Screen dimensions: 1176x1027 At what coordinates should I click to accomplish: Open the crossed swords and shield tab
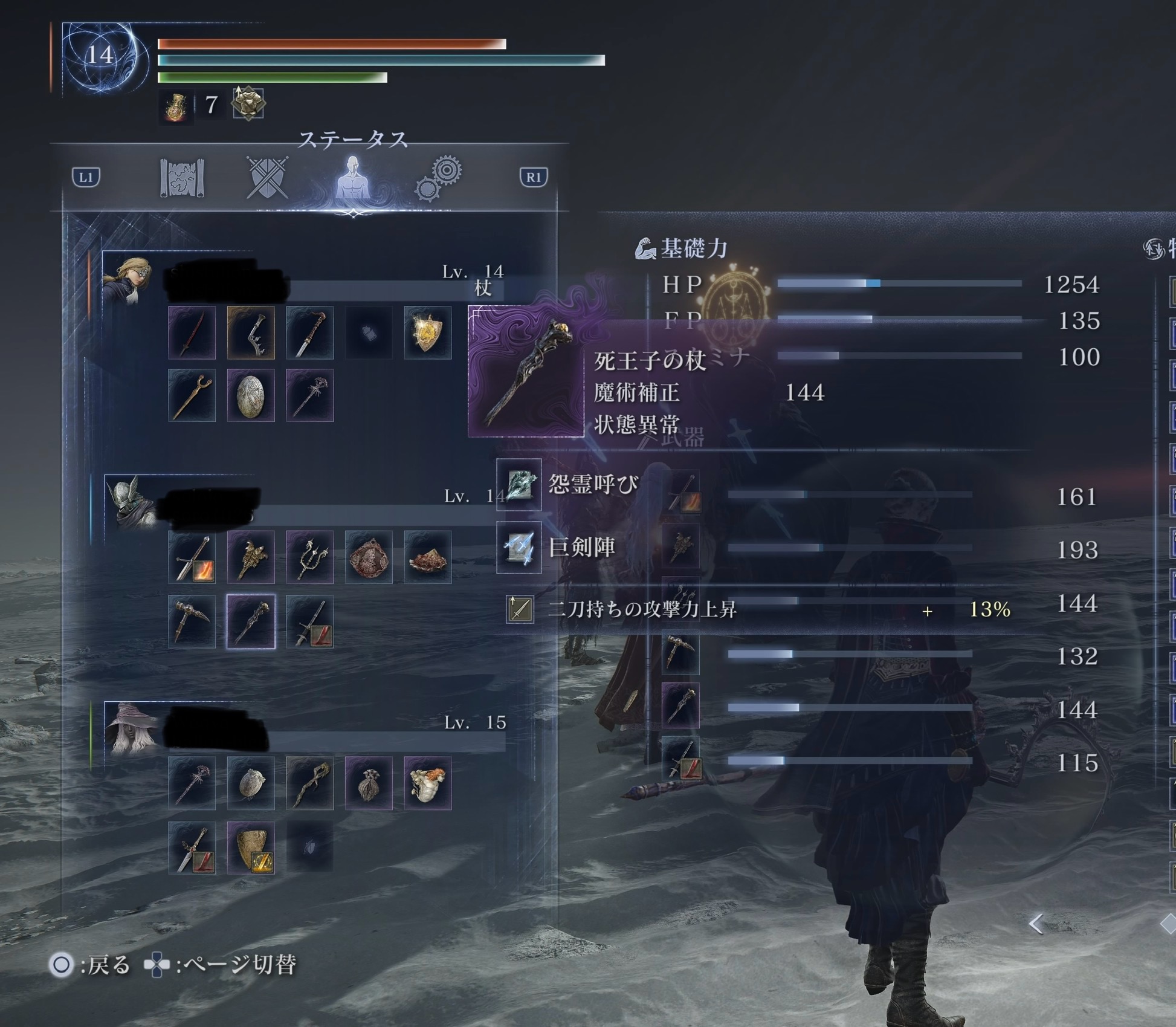(x=267, y=178)
